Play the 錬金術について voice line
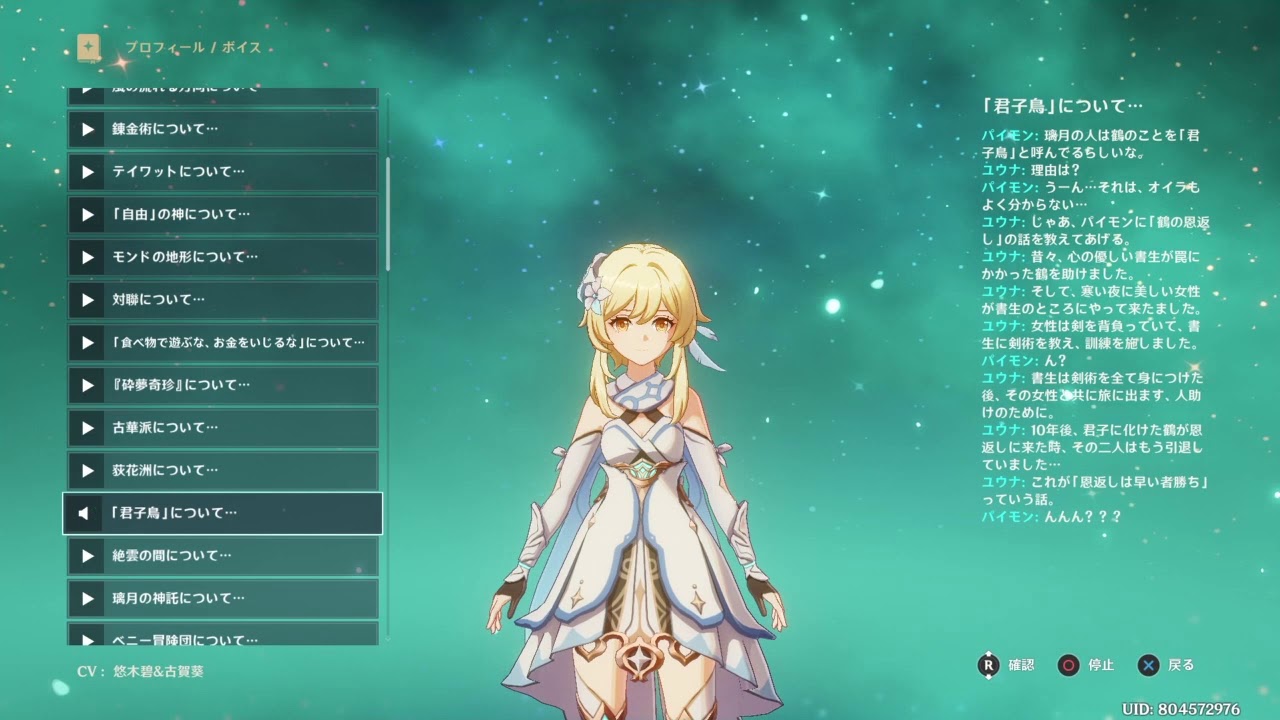 pyautogui.click(x=222, y=129)
